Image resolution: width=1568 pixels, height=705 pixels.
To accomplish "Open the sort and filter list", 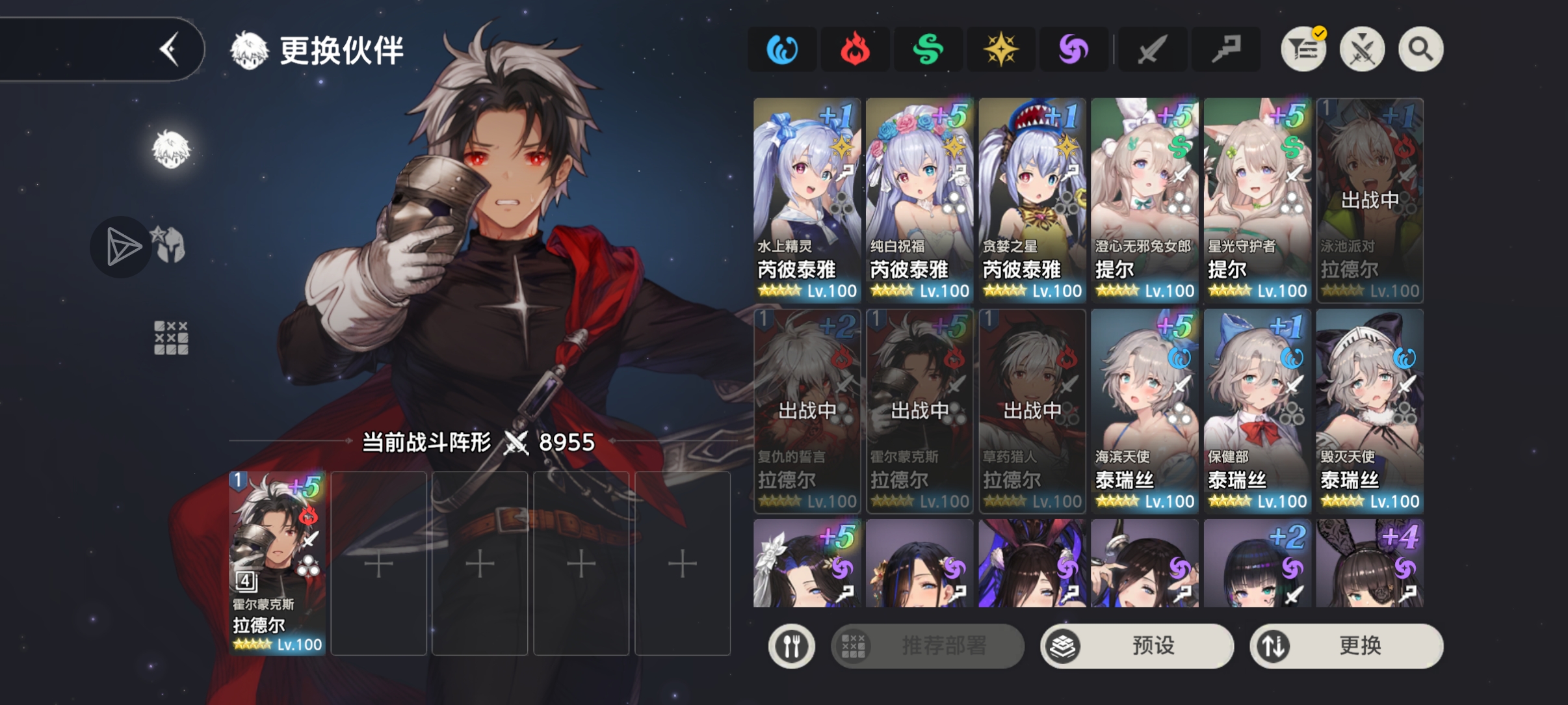I will click(1303, 49).
